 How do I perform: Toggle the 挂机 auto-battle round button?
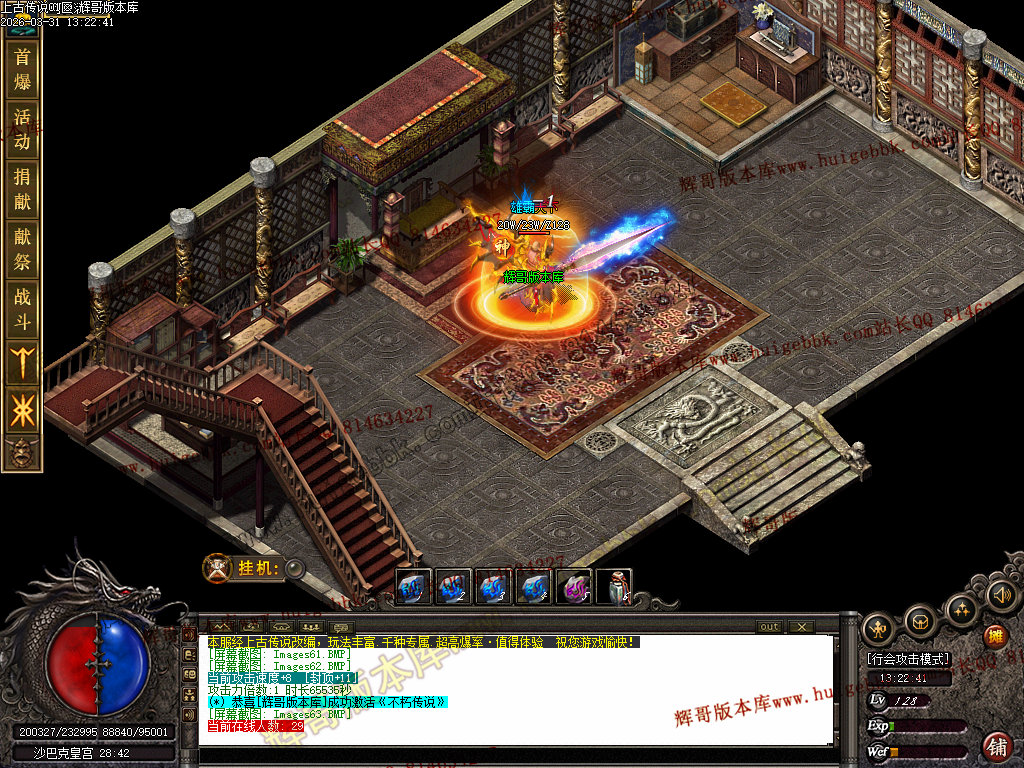(295, 569)
